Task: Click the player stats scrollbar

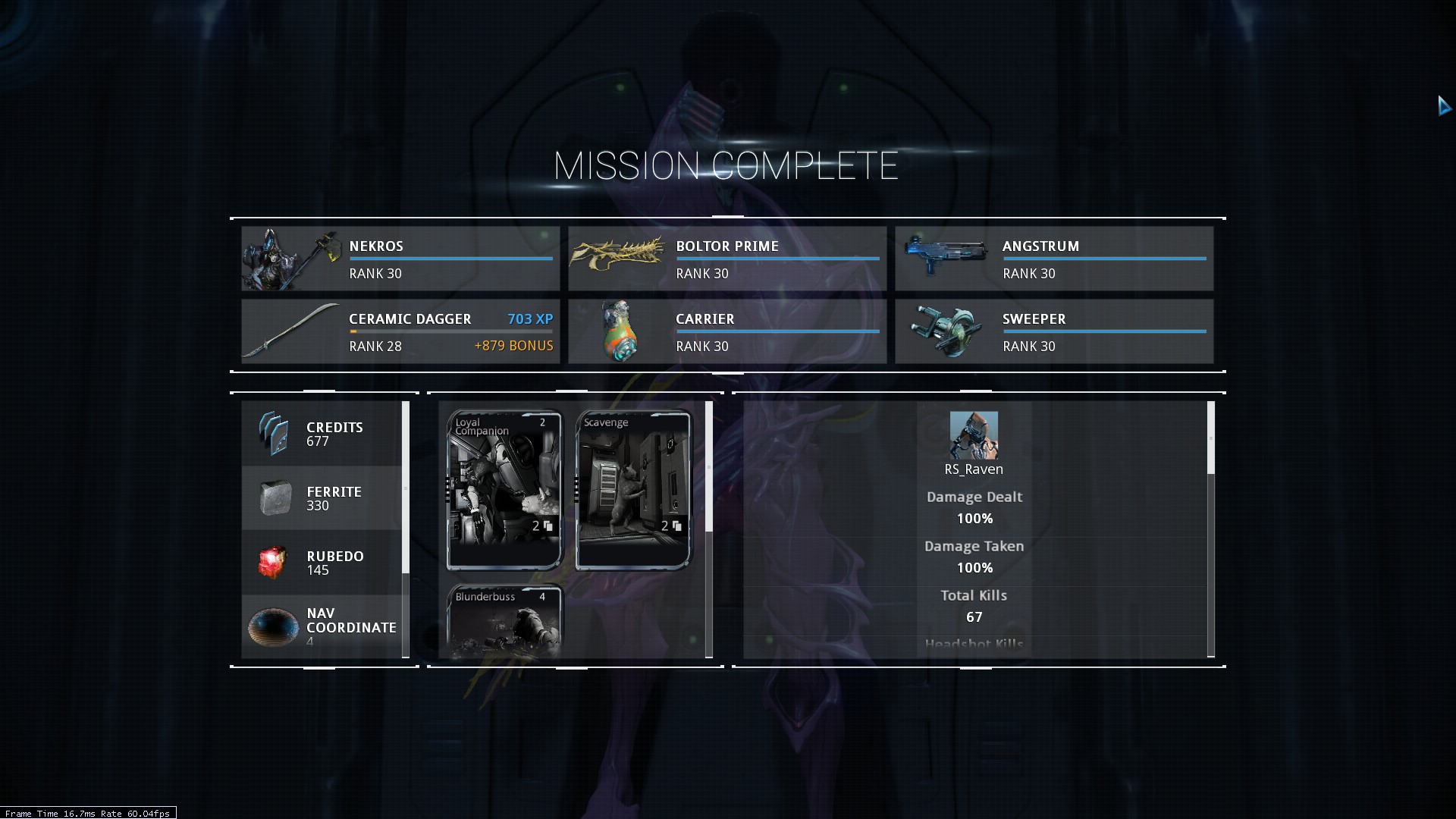Action: [x=1210, y=438]
